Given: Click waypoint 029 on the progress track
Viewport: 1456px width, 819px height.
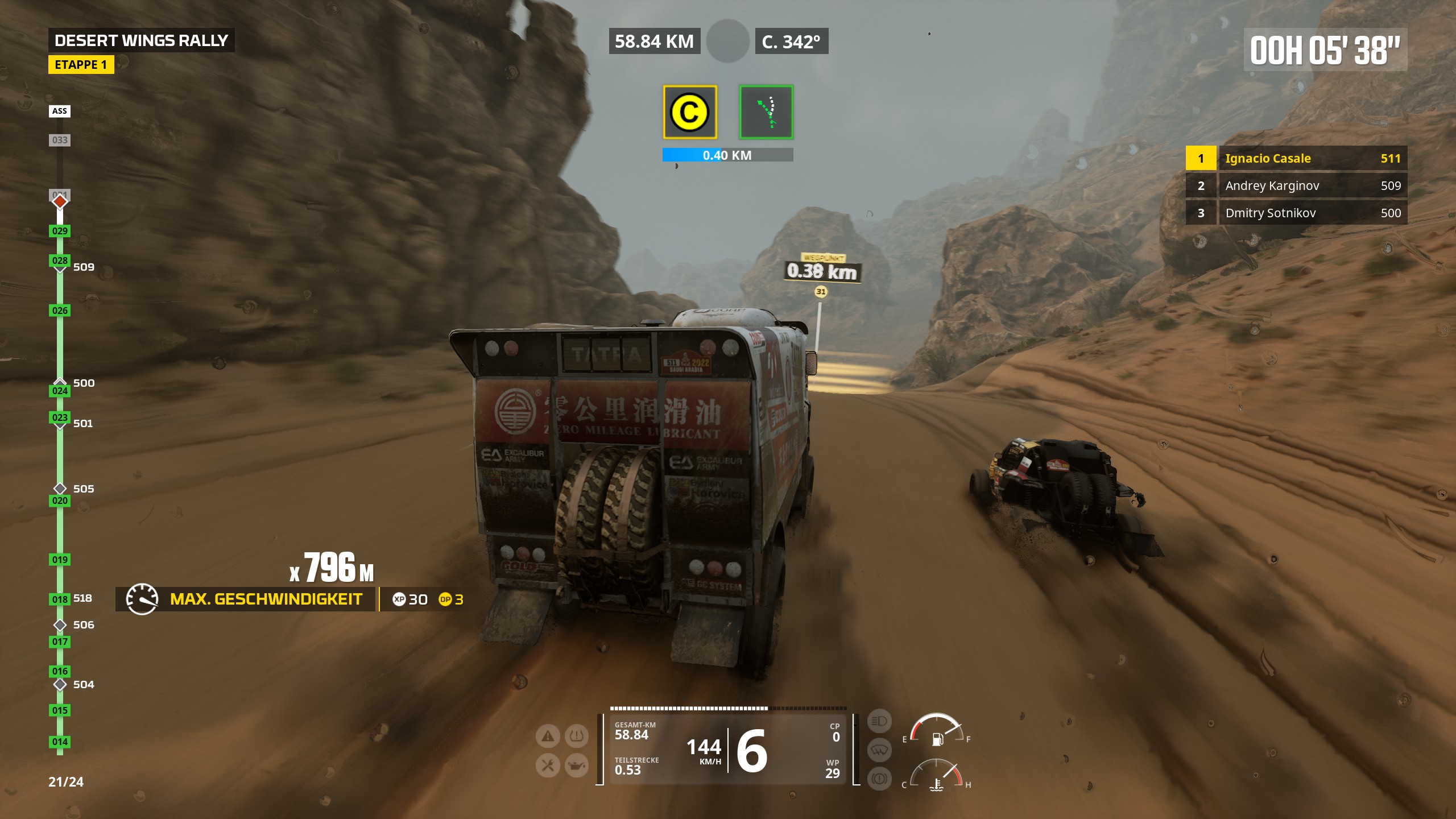Looking at the screenshot, I should 60,231.
